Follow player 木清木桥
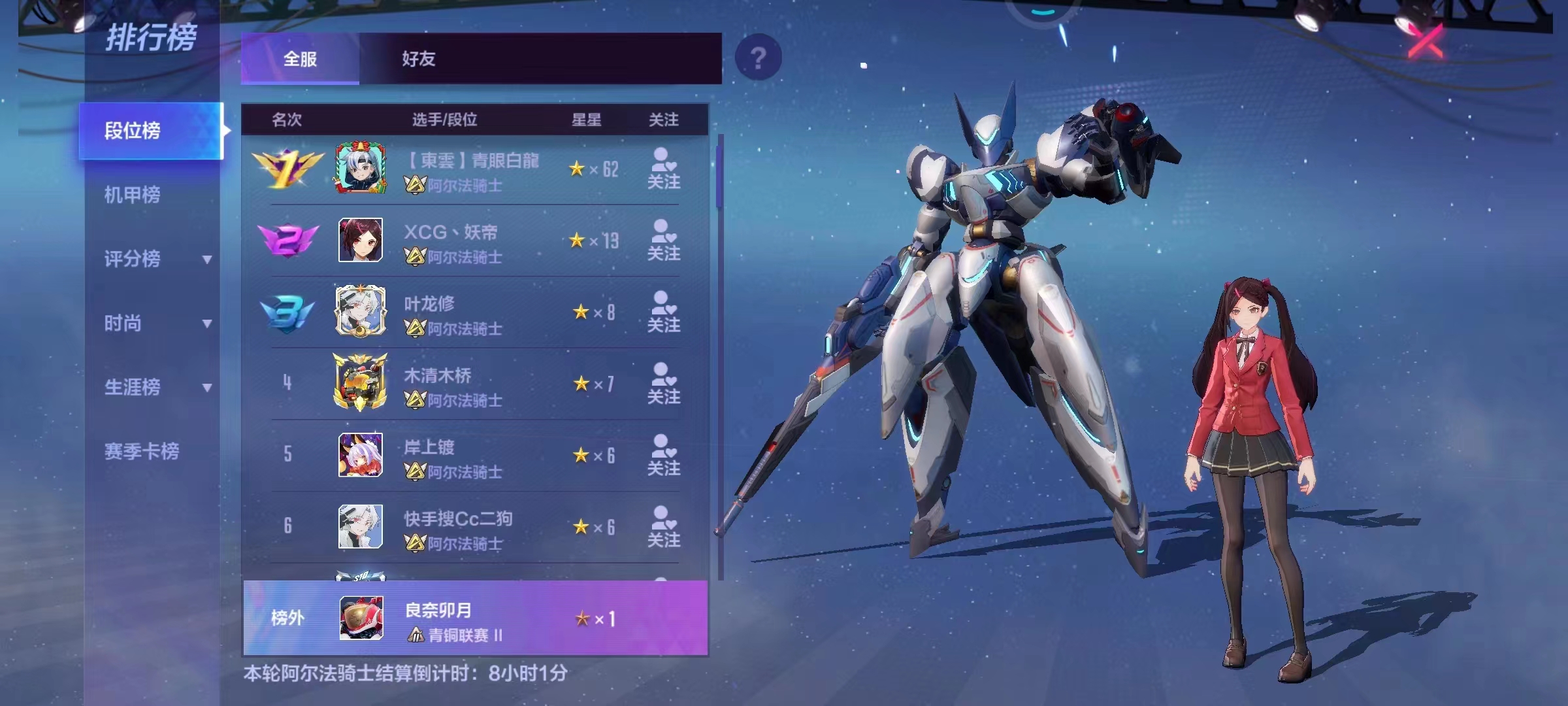The height and width of the screenshot is (706, 1568). tap(663, 384)
